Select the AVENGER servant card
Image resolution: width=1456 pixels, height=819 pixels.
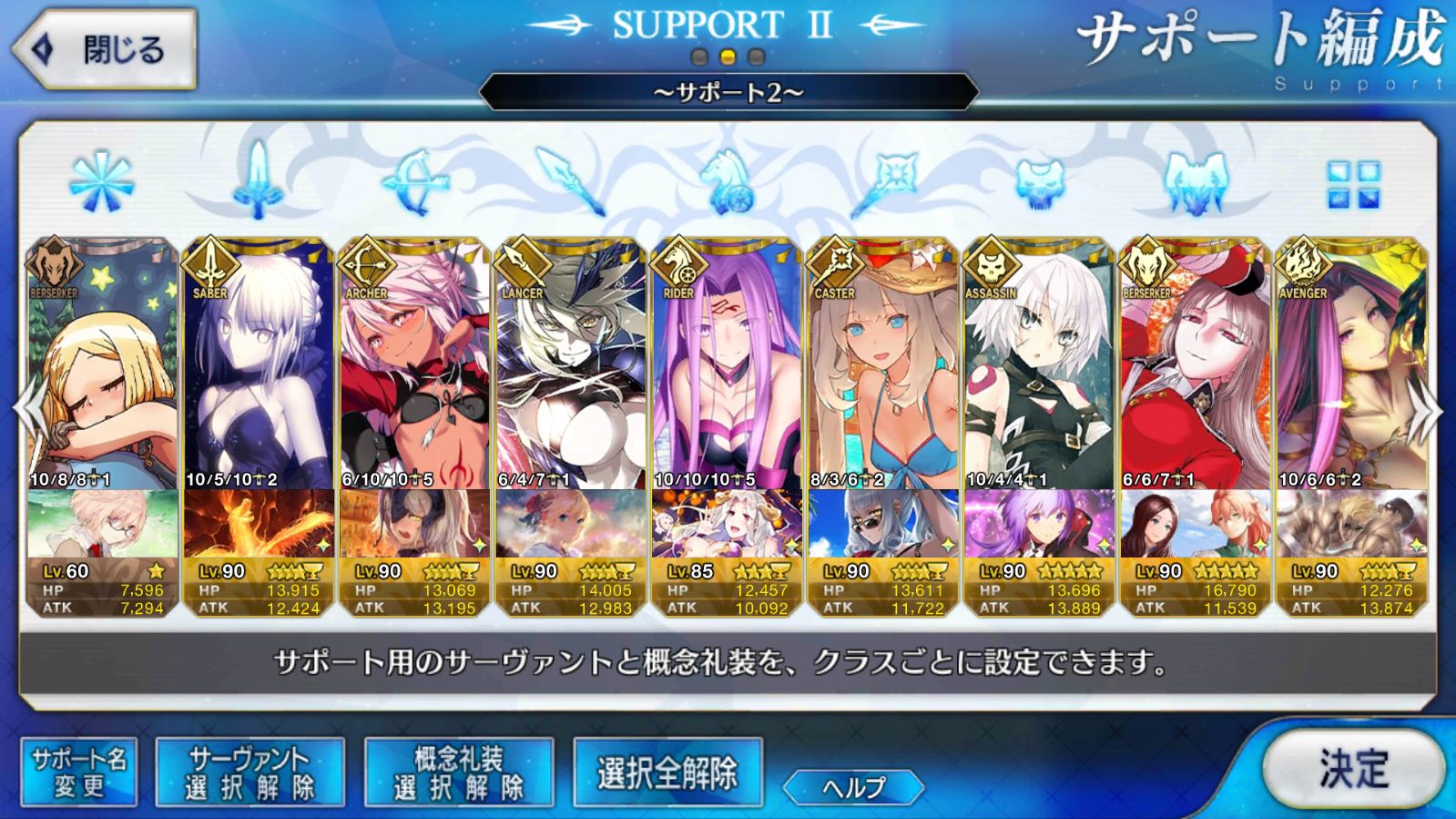click(x=1351, y=364)
